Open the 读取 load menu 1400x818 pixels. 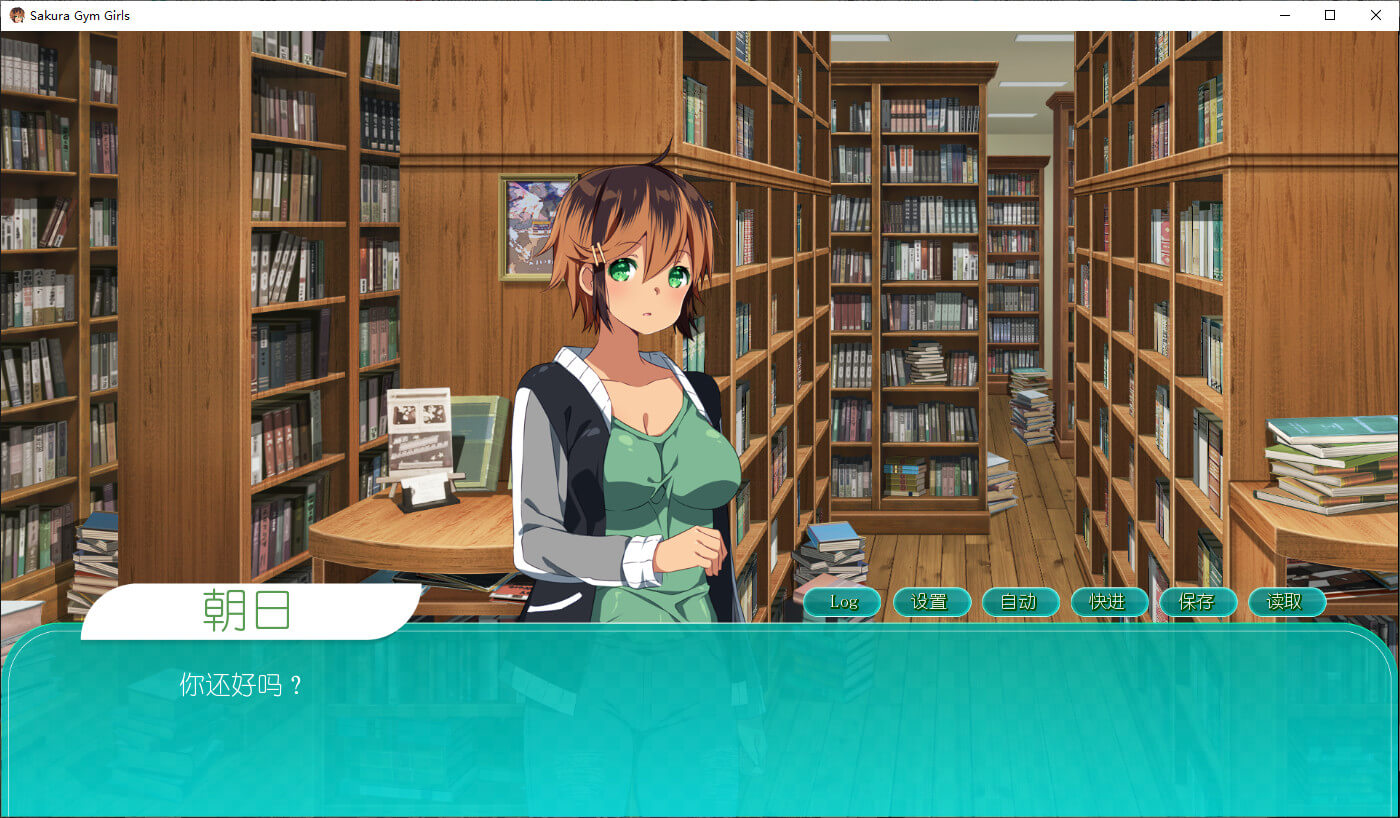coord(1287,602)
